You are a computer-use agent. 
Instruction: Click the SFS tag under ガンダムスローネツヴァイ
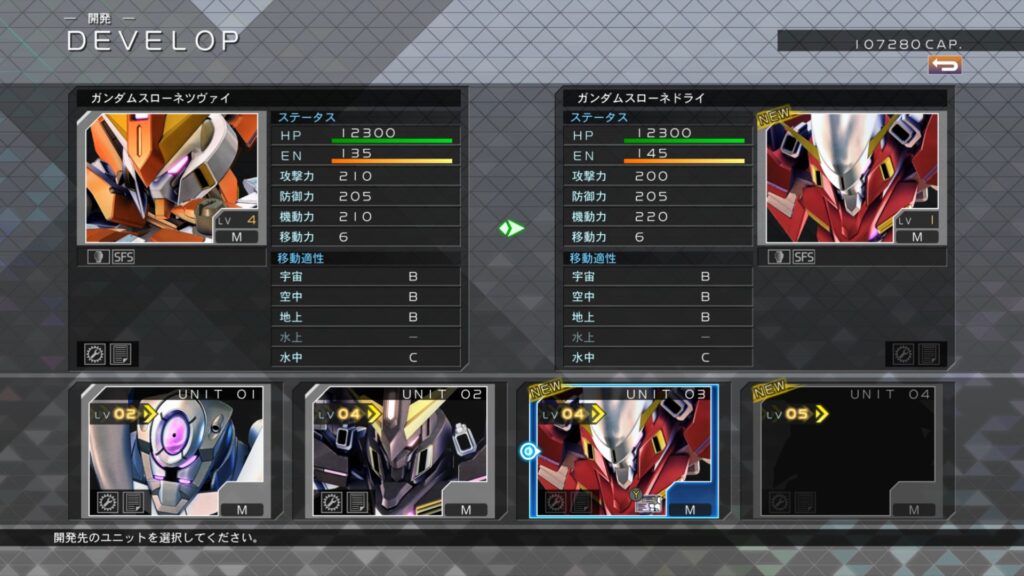point(123,257)
